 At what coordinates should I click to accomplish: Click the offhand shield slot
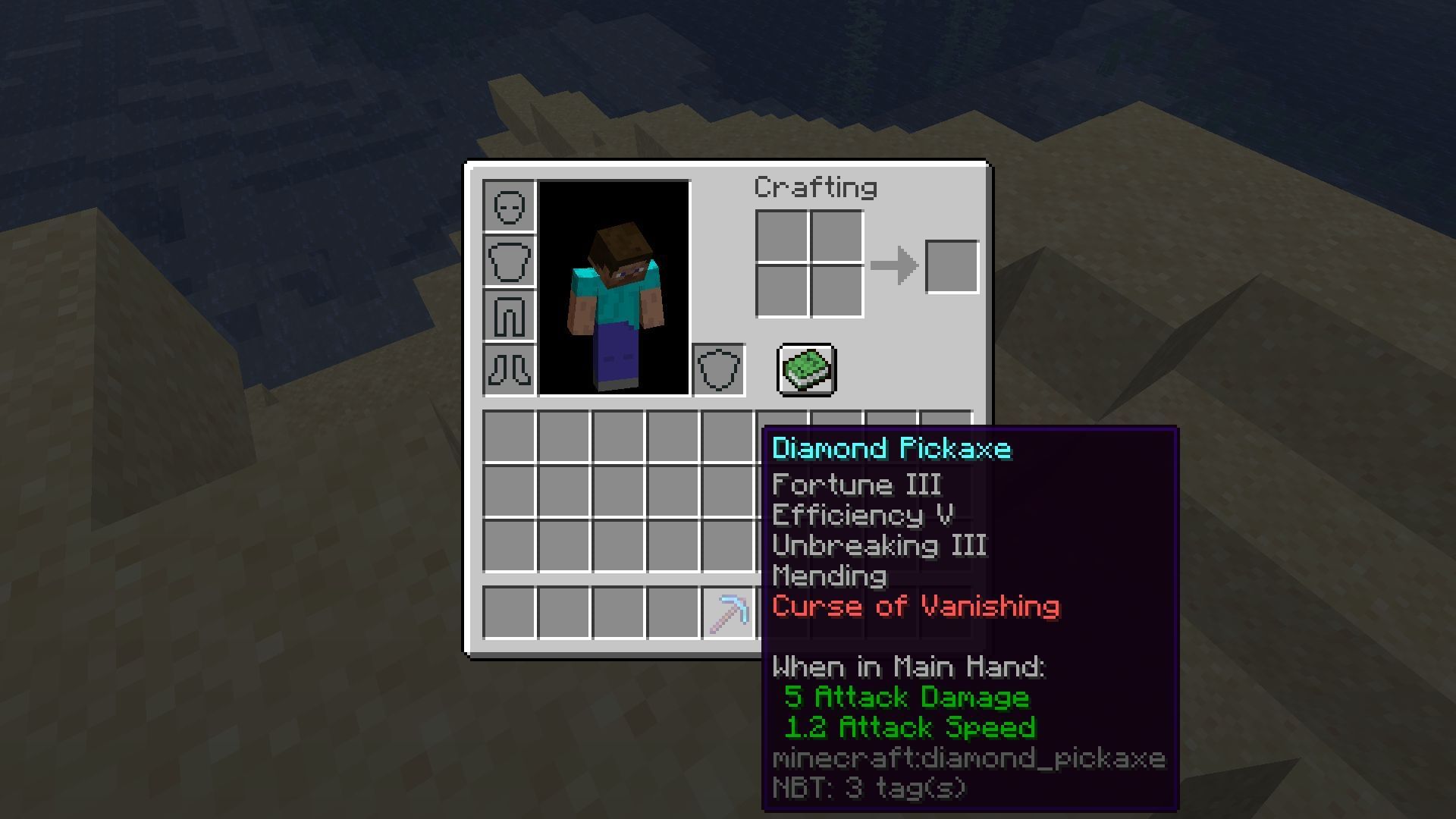tap(719, 370)
